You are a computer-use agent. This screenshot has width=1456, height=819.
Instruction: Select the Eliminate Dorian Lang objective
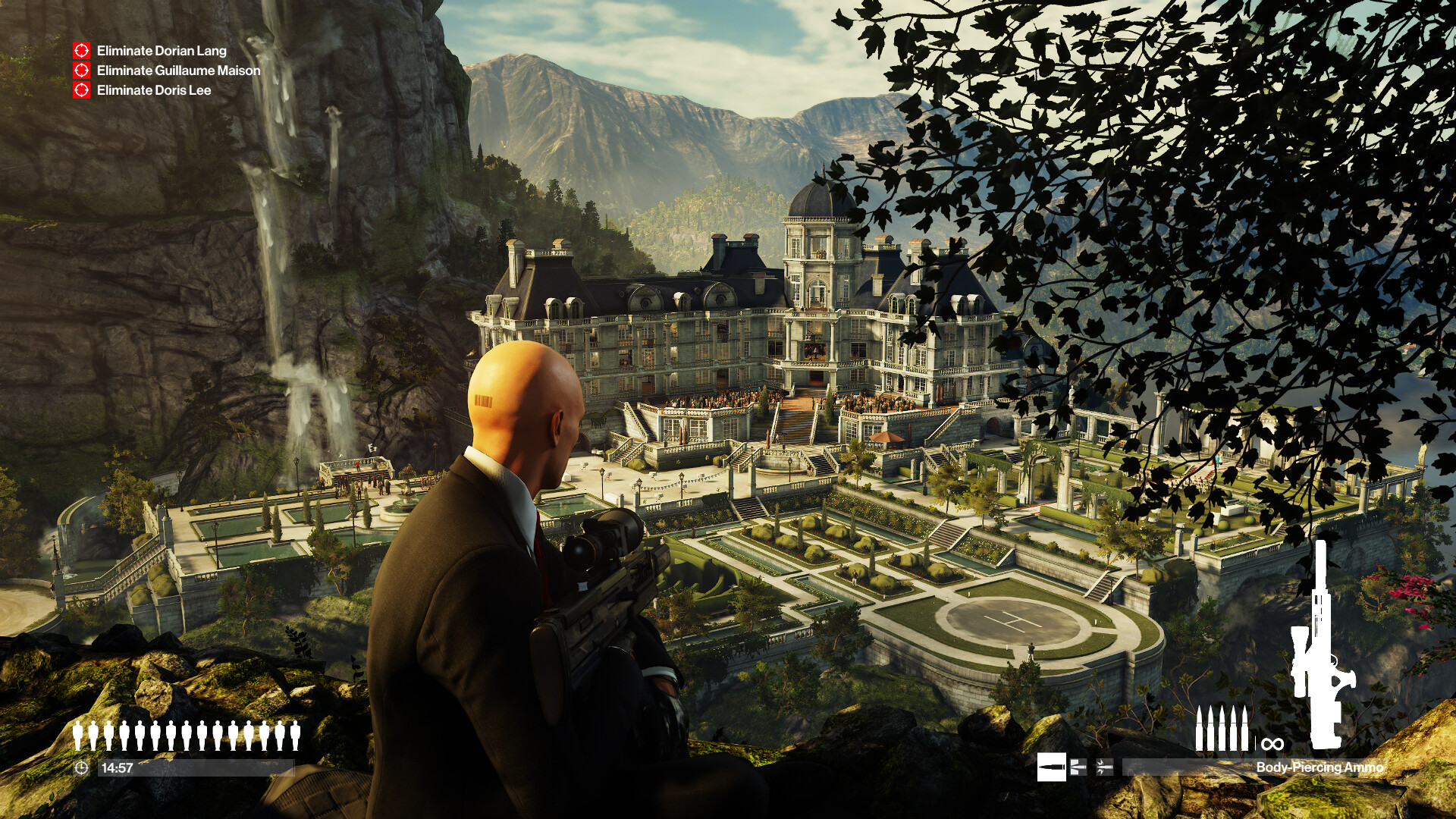click(161, 51)
